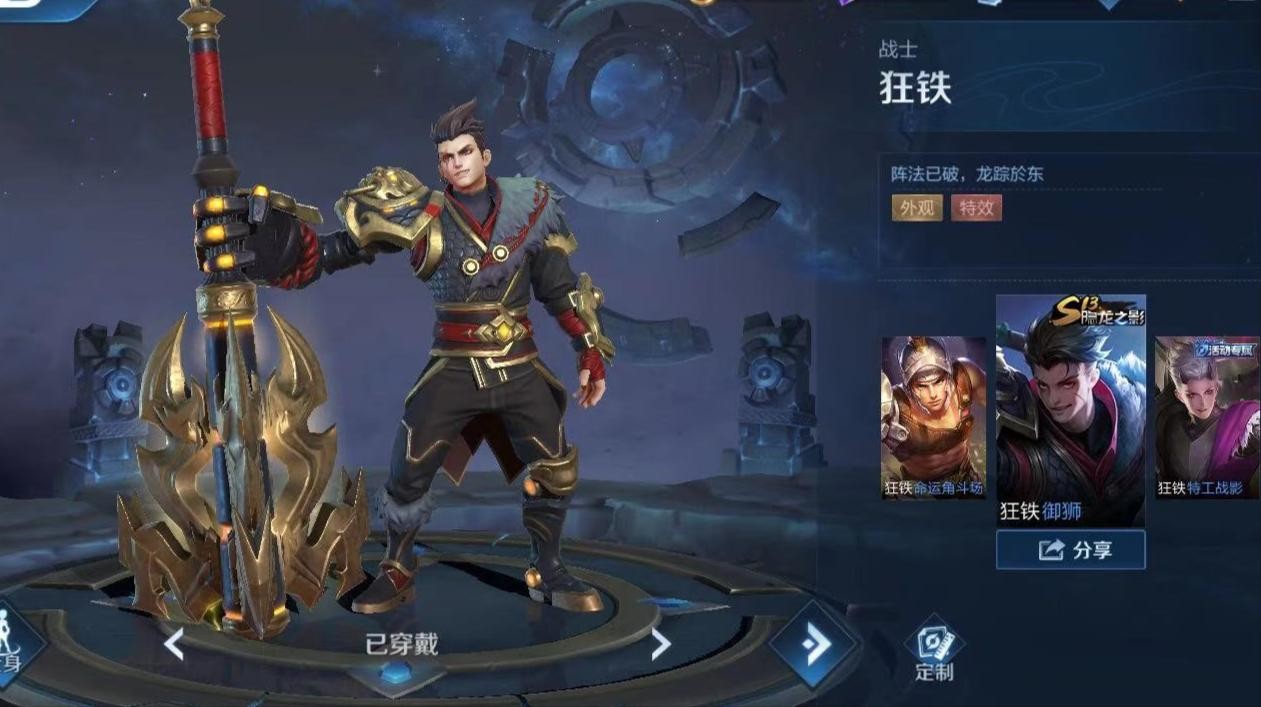Click the 已穿戴 equipped indicator

coord(401,646)
